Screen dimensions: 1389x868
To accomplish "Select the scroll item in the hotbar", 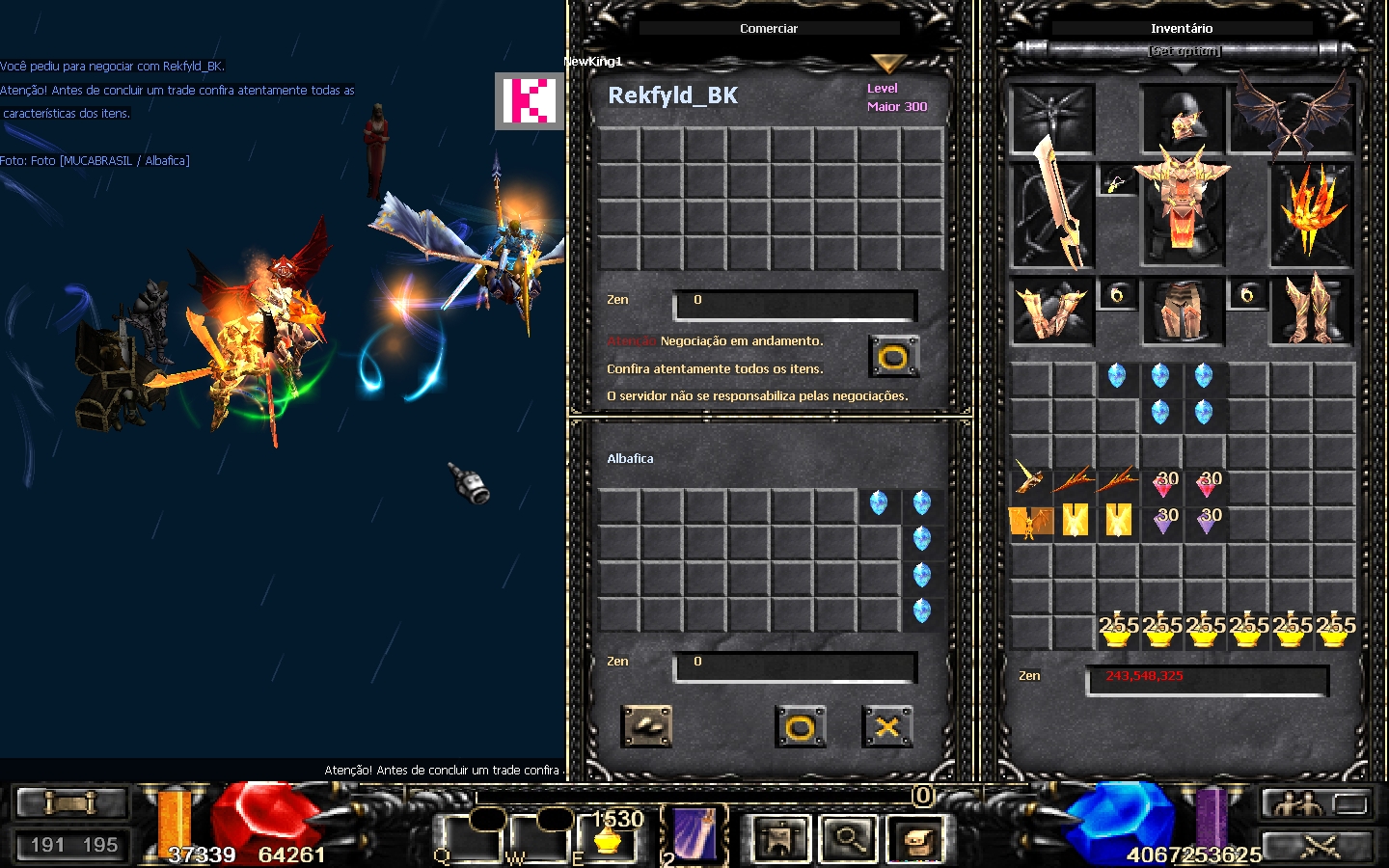I will [694, 834].
